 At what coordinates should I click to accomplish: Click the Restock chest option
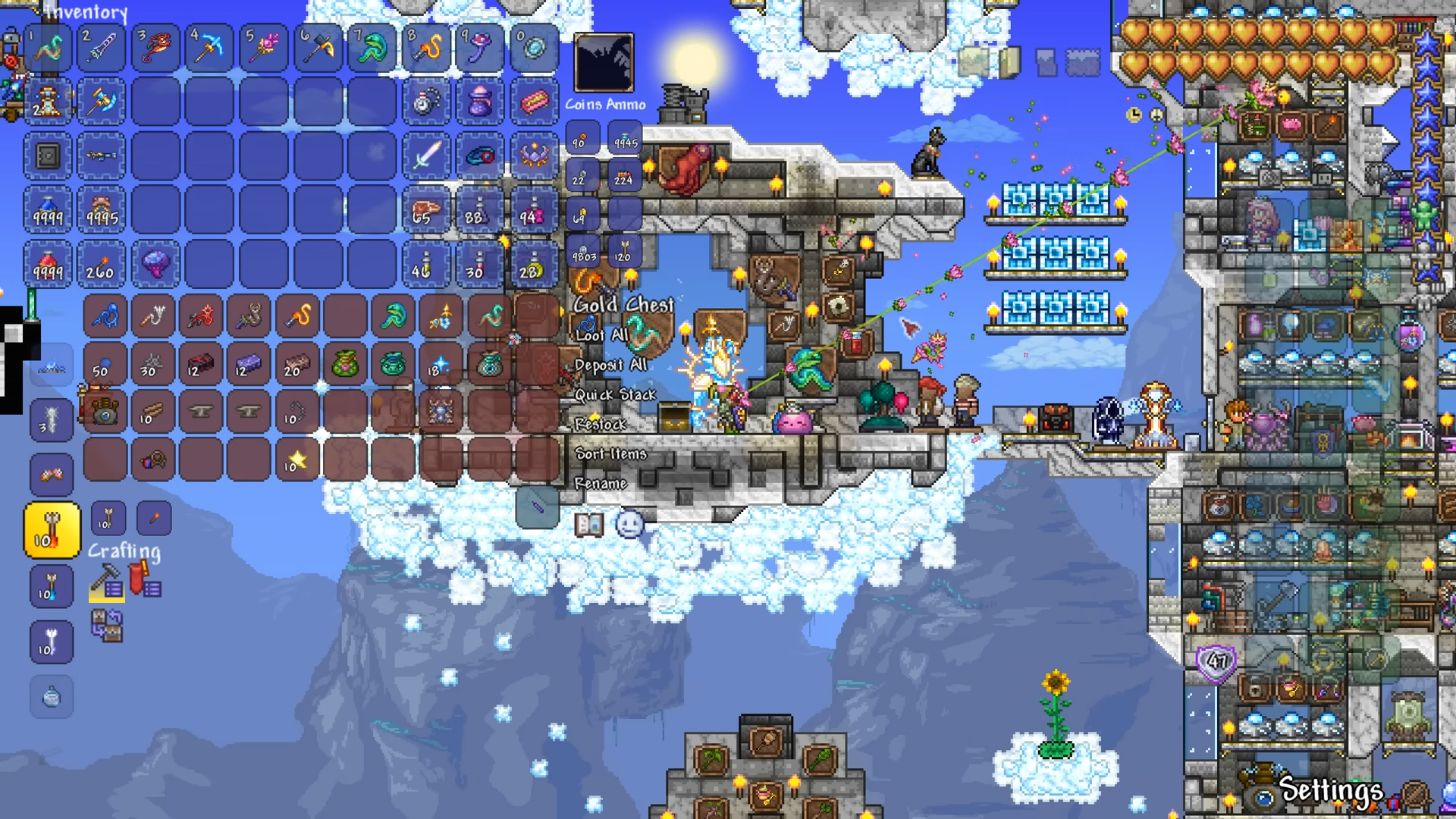coord(600,425)
